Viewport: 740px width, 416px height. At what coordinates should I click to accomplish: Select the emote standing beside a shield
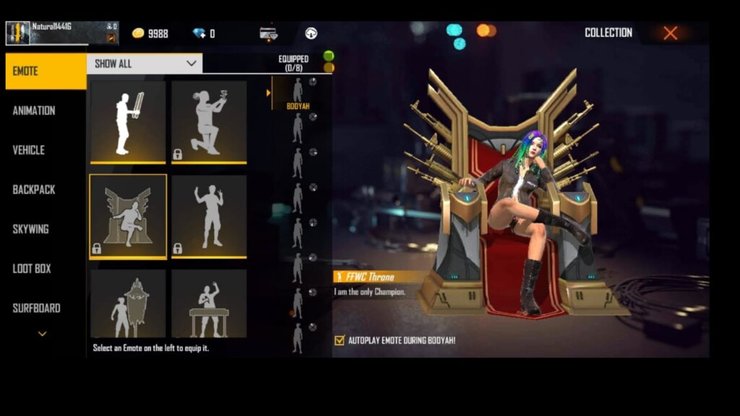128,304
